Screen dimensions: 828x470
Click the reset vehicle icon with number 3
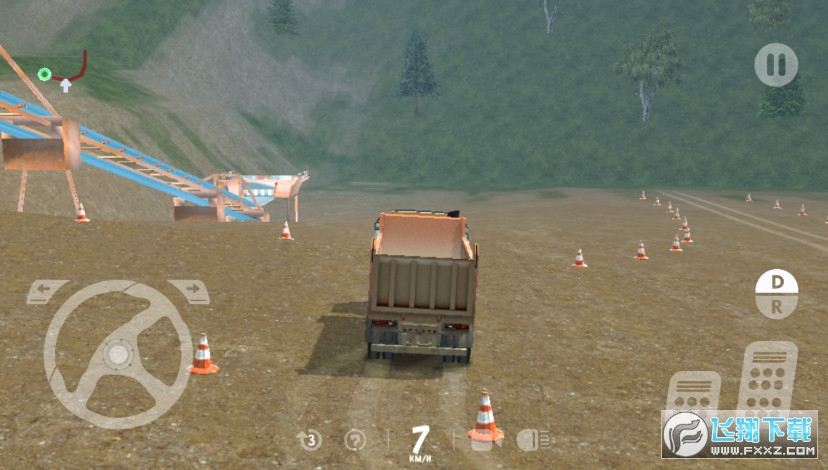pos(309,439)
